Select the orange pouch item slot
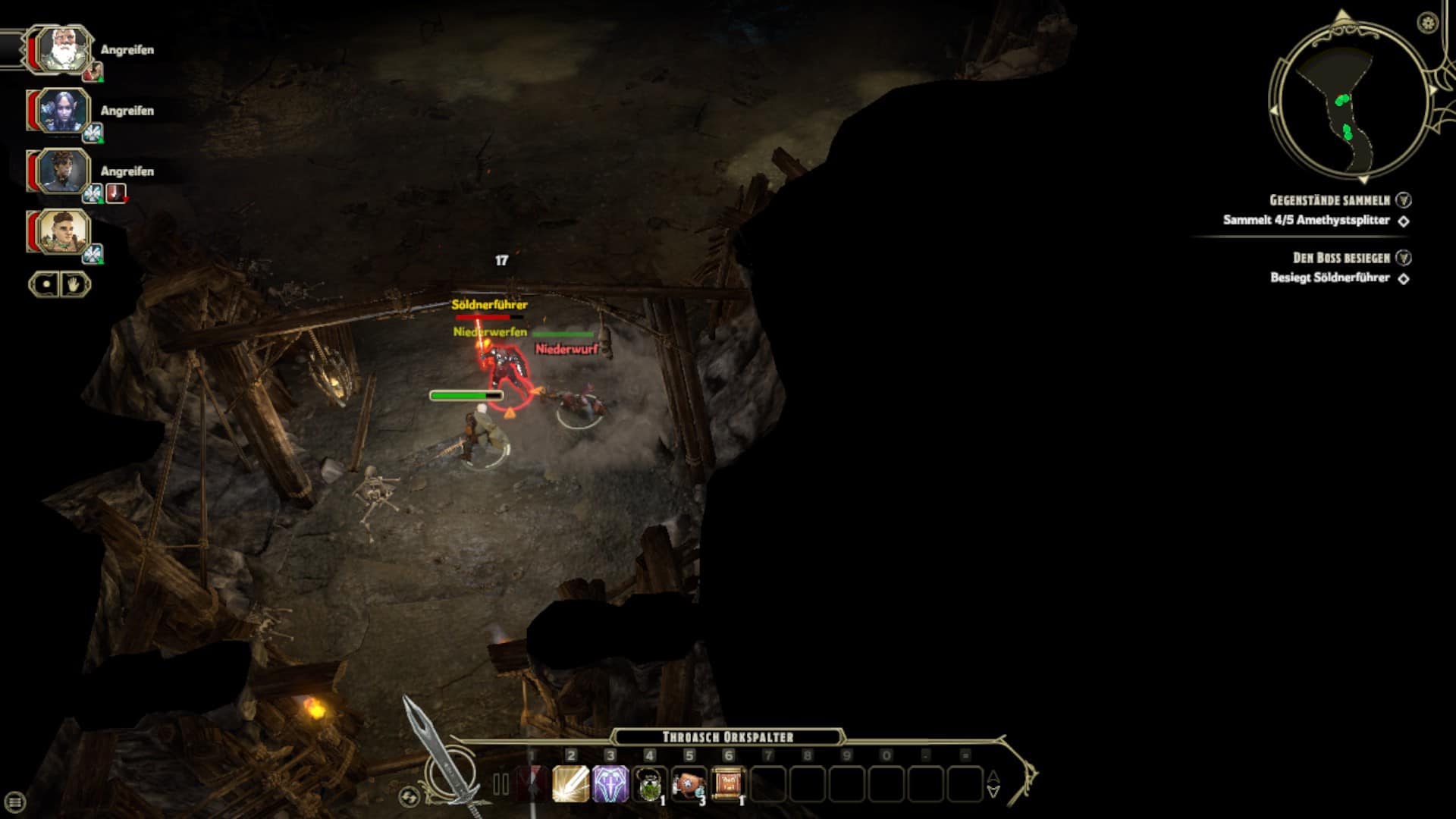The height and width of the screenshot is (819, 1456). pos(689,784)
